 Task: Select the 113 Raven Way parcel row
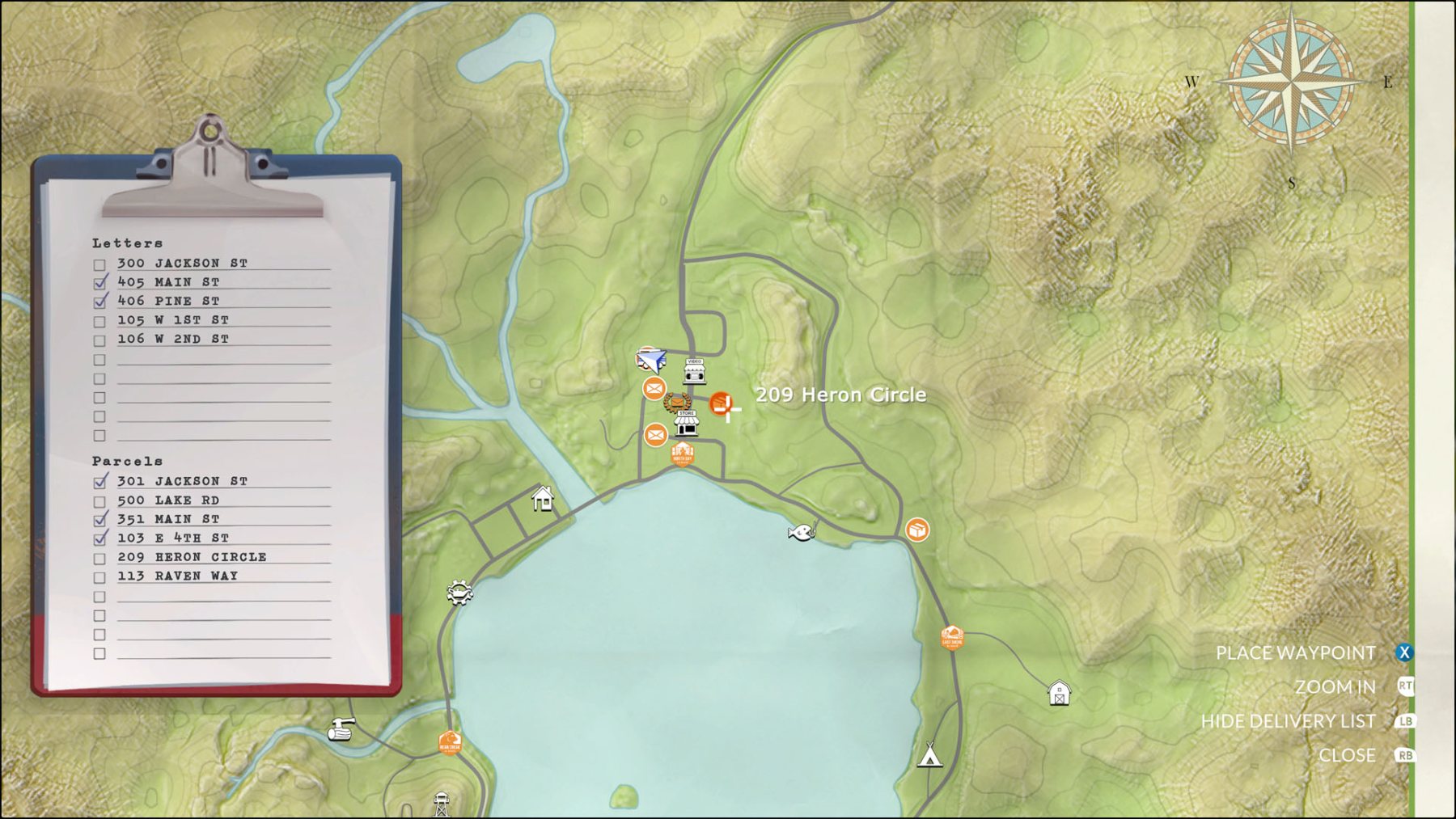click(x=178, y=576)
